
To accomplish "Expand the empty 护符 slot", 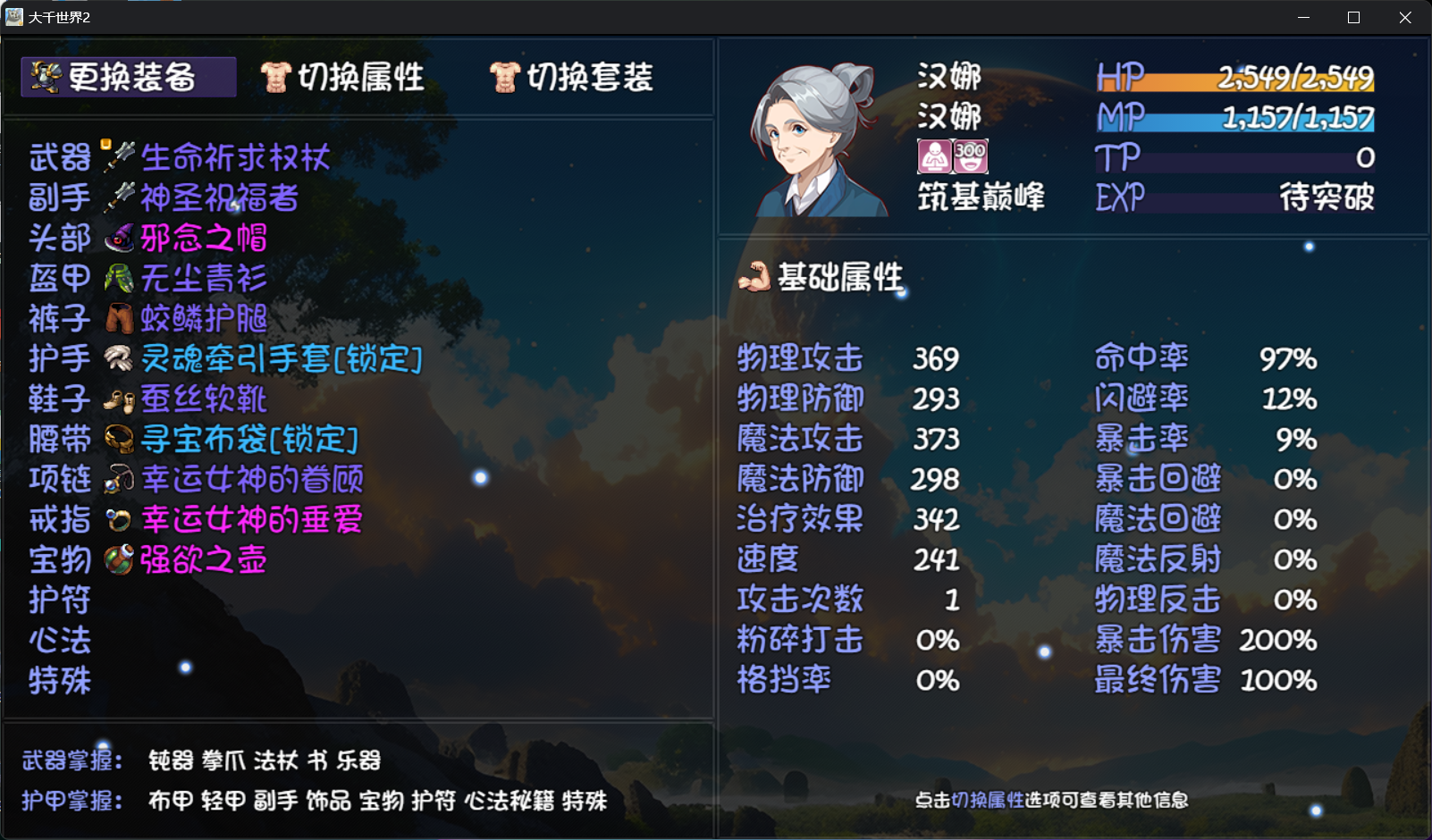I will coord(59,601).
